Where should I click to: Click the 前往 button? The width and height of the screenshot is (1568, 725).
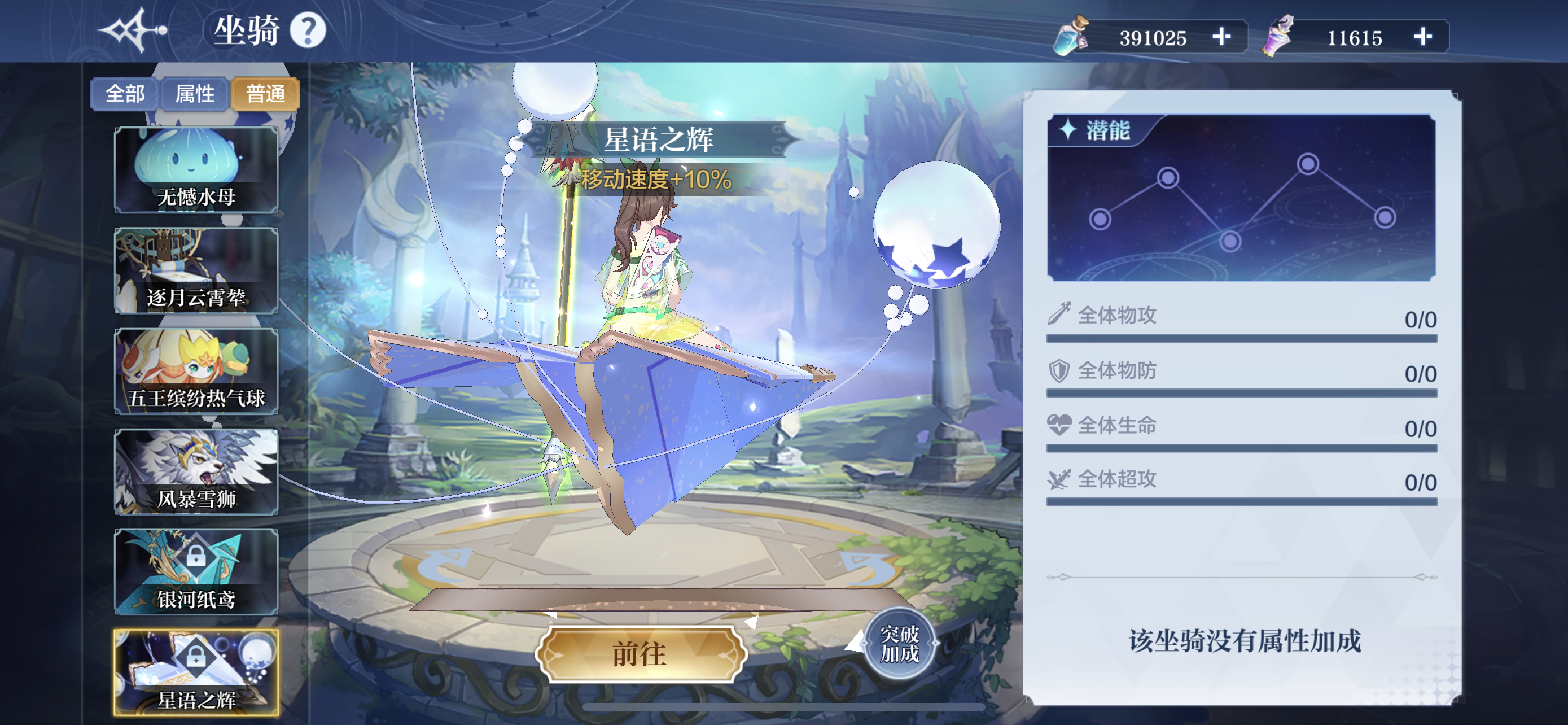pyautogui.click(x=640, y=654)
